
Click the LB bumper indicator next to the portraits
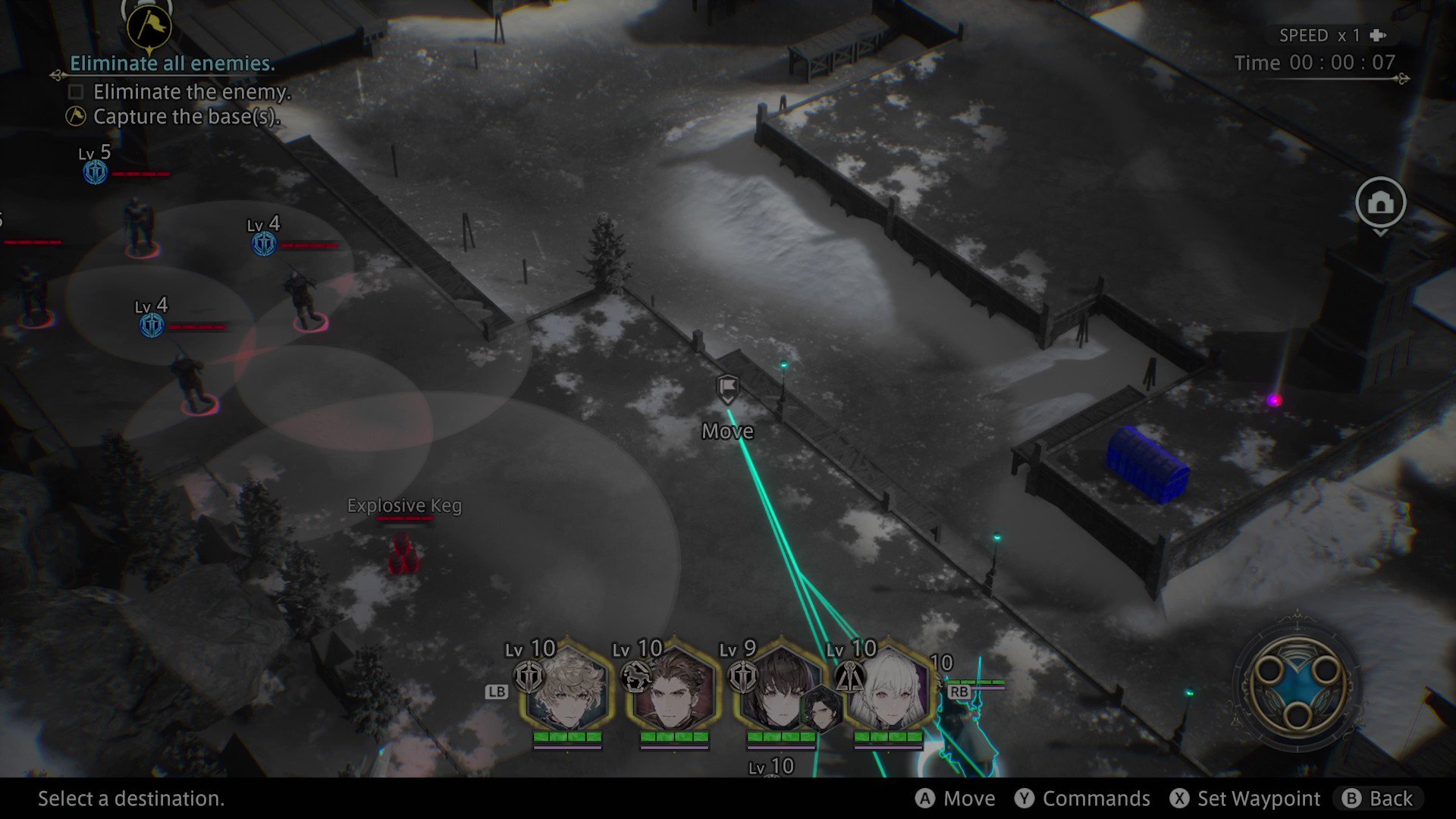(x=497, y=692)
